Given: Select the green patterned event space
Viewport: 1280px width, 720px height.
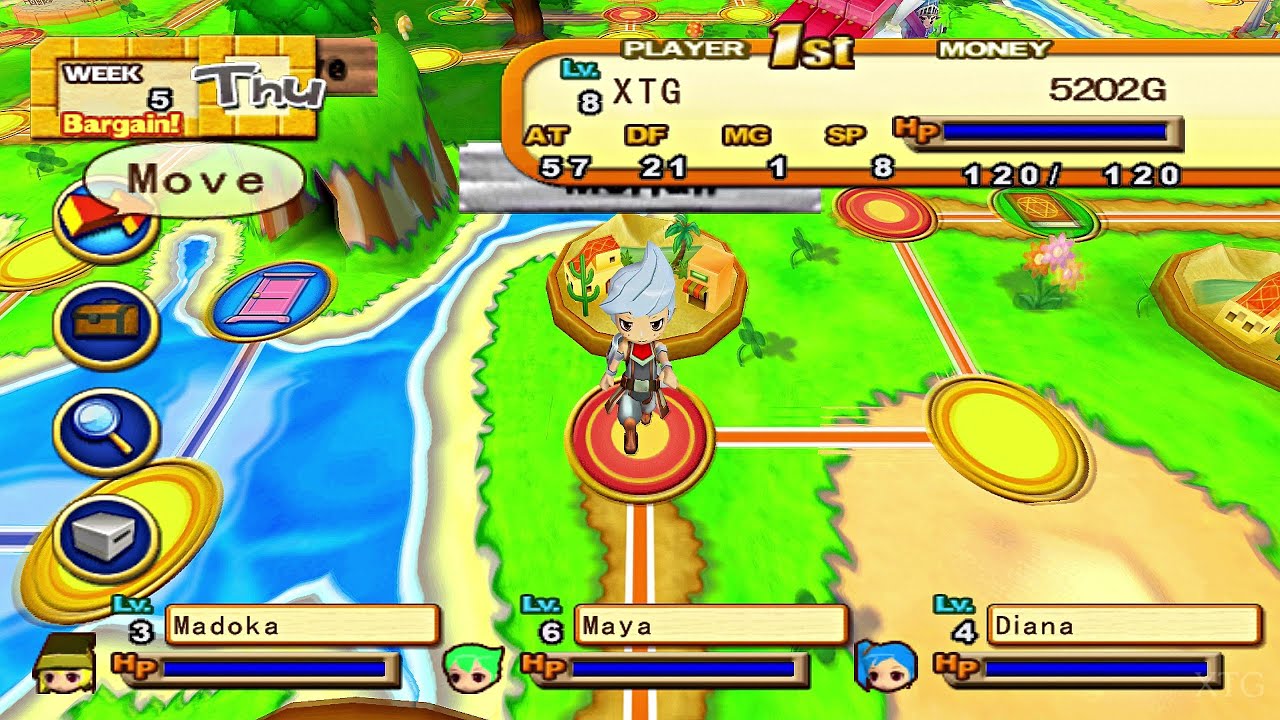Looking at the screenshot, I should tap(1040, 212).
